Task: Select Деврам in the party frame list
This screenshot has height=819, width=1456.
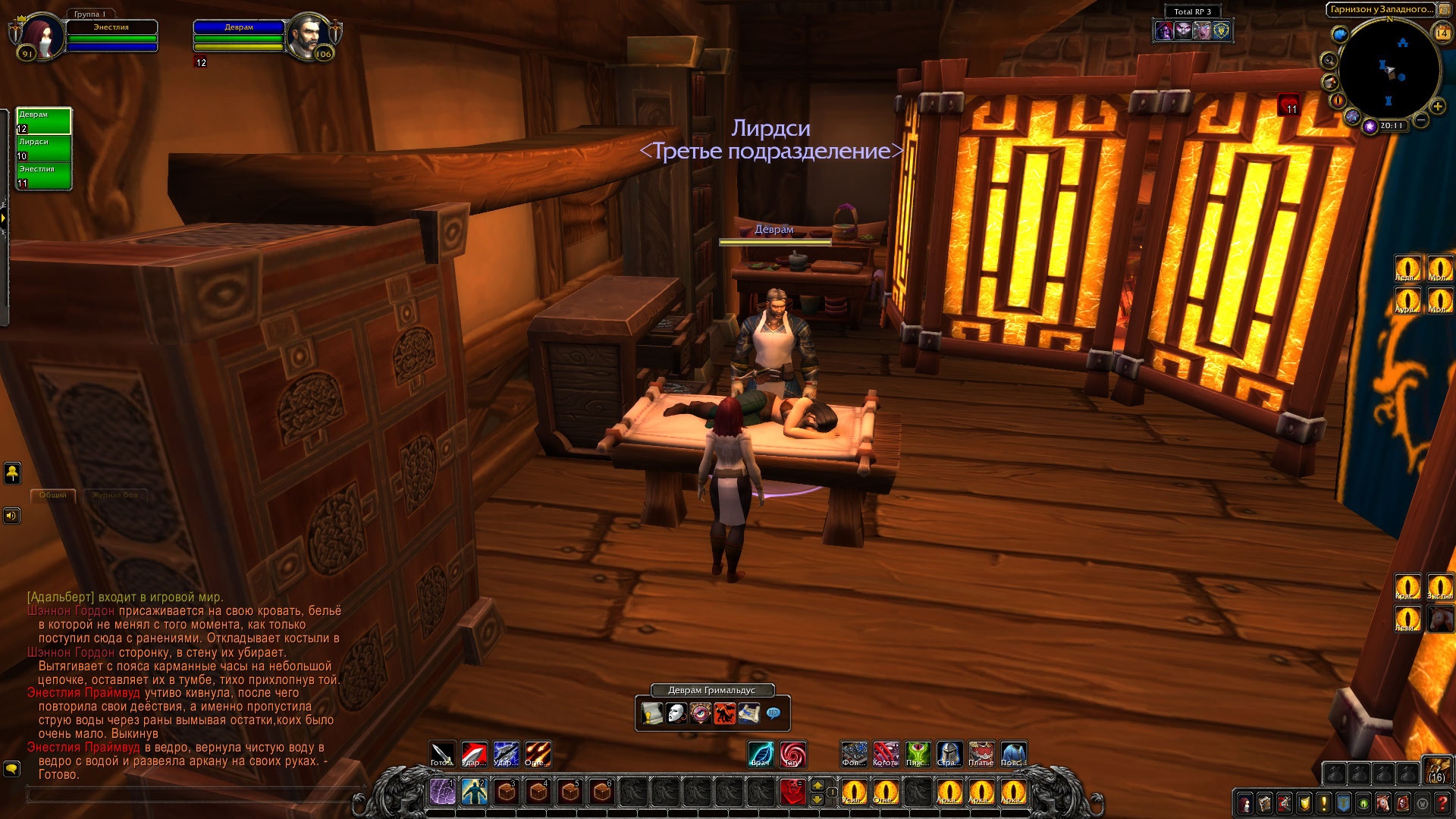Action: tap(44, 121)
